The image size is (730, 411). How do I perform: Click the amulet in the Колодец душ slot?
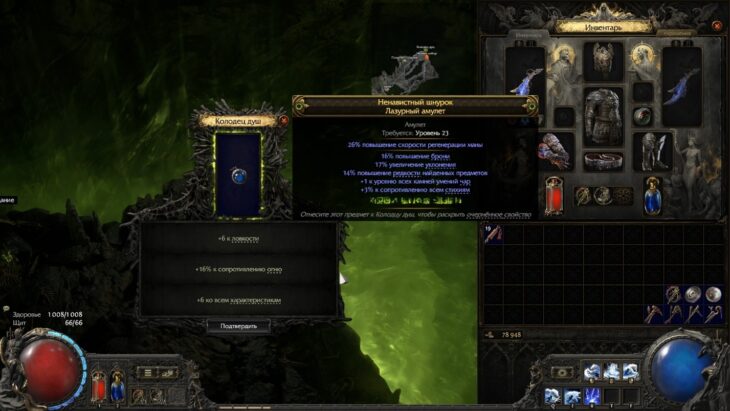click(x=238, y=174)
